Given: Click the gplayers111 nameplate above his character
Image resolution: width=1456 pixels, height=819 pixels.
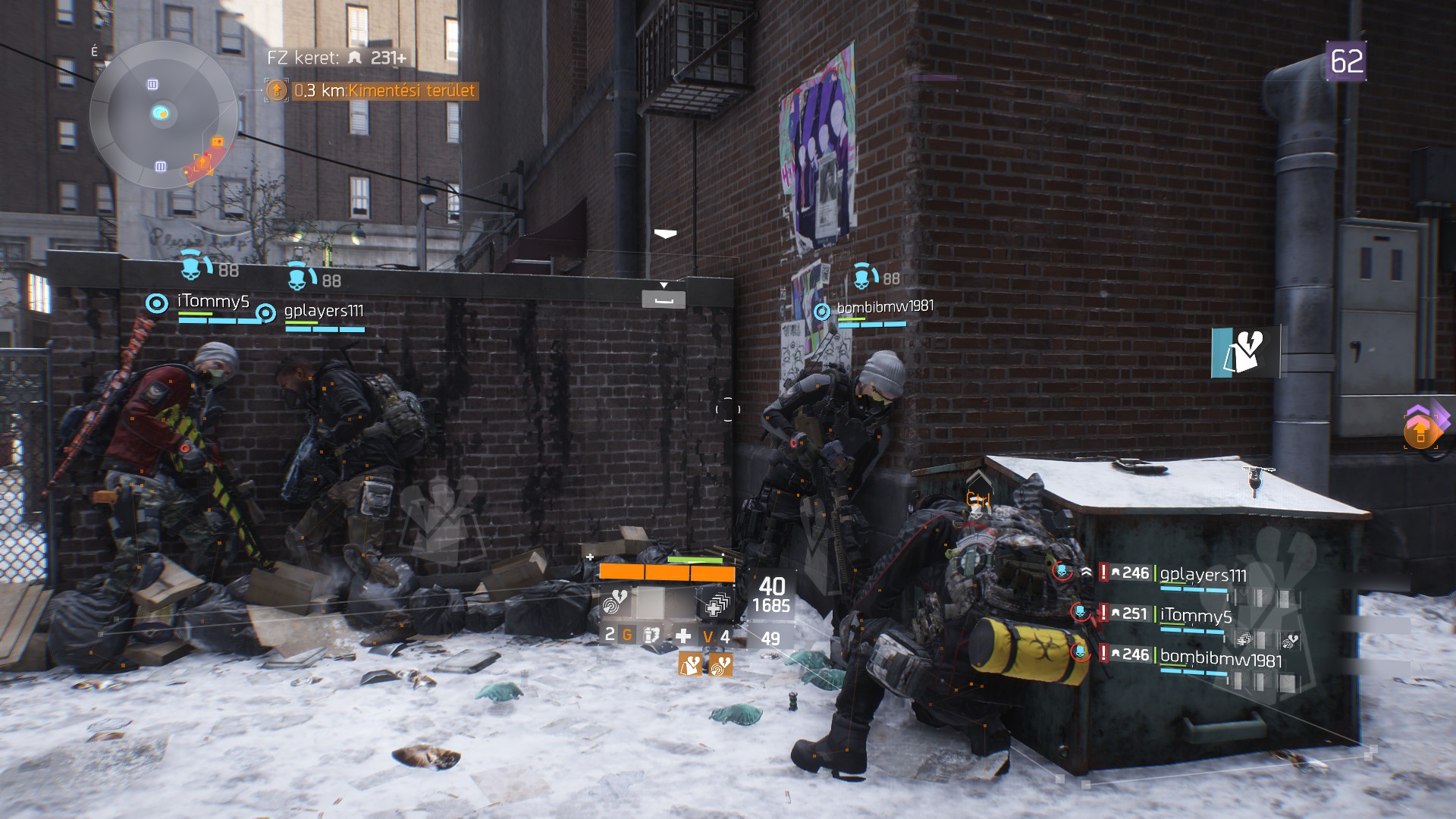Looking at the screenshot, I should [324, 311].
